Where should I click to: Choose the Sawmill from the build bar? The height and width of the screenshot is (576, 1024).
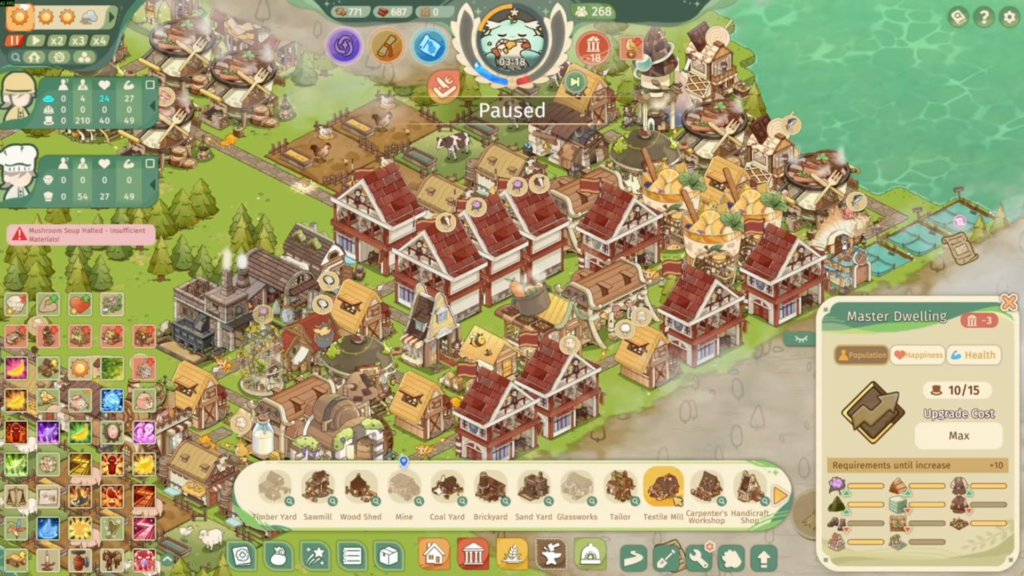318,489
